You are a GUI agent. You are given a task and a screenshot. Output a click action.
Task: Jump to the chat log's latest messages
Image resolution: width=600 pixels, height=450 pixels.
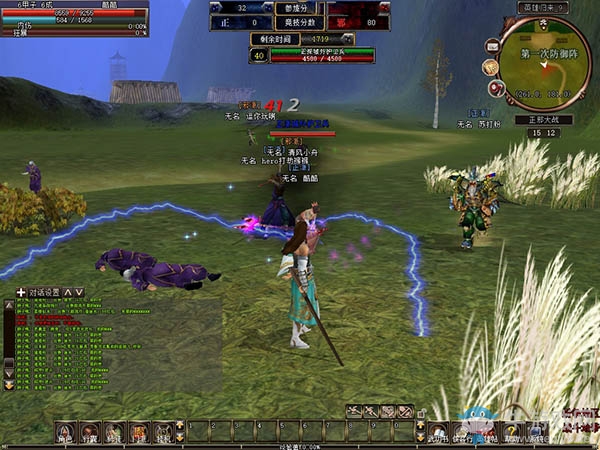[10, 385]
